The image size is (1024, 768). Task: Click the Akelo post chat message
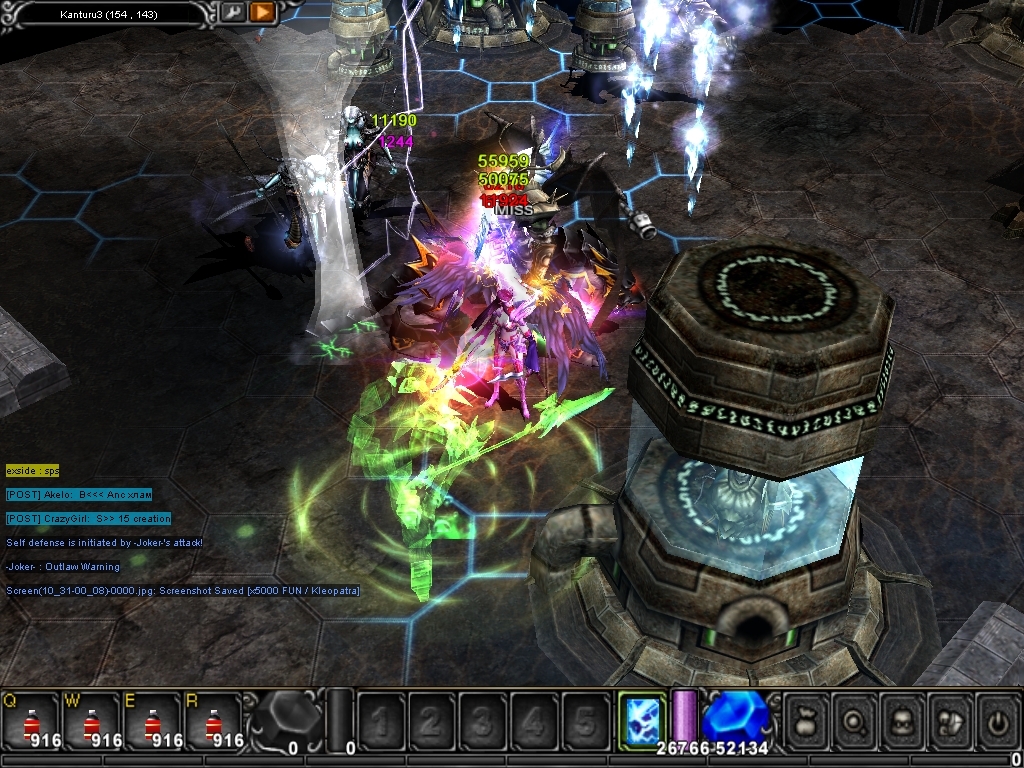pyautogui.click(x=78, y=494)
